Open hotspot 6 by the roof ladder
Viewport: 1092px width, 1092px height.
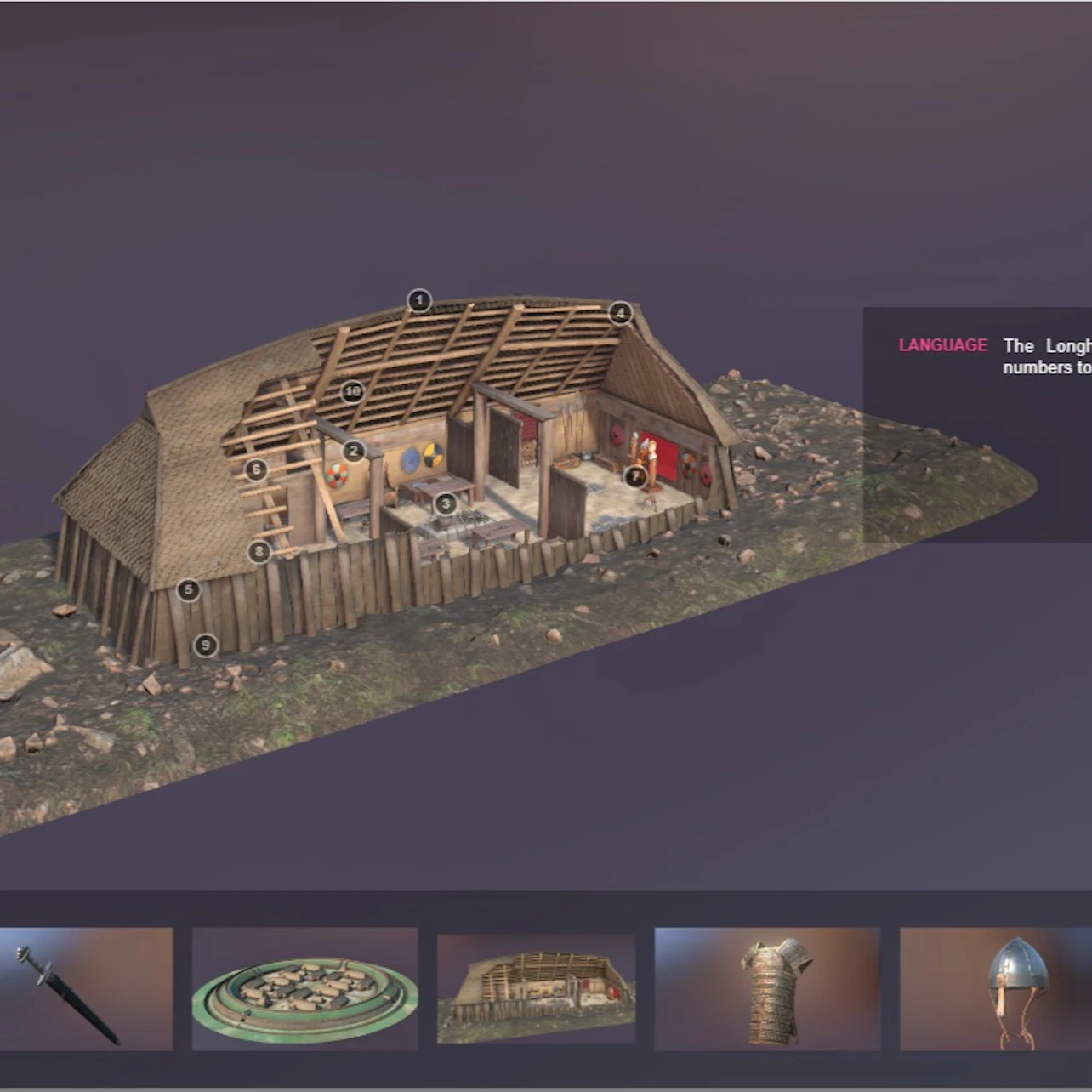255,468
